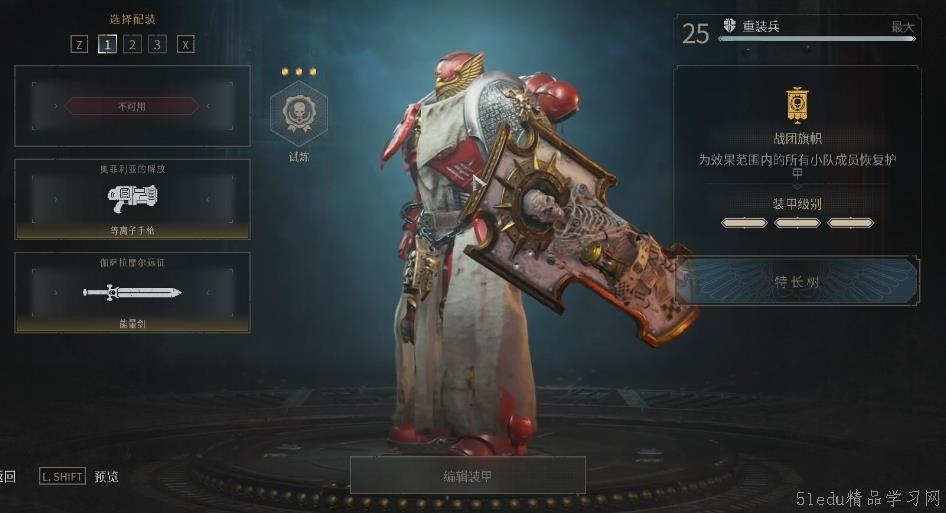Switch to loadout number 3
Screen dimensions: 946x513
pos(158,44)
